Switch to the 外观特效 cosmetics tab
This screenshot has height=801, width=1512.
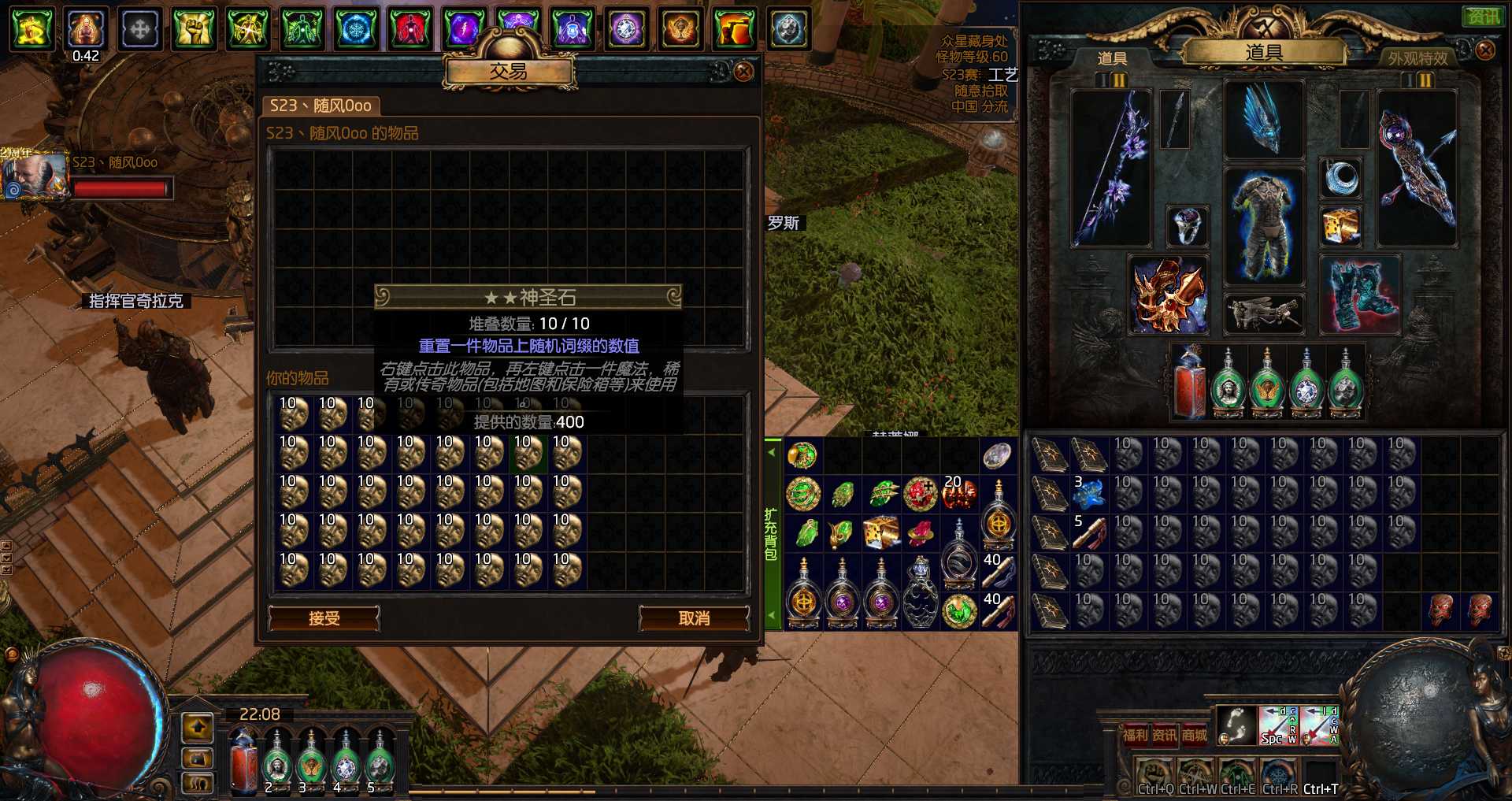click(x=1417, y=58)
